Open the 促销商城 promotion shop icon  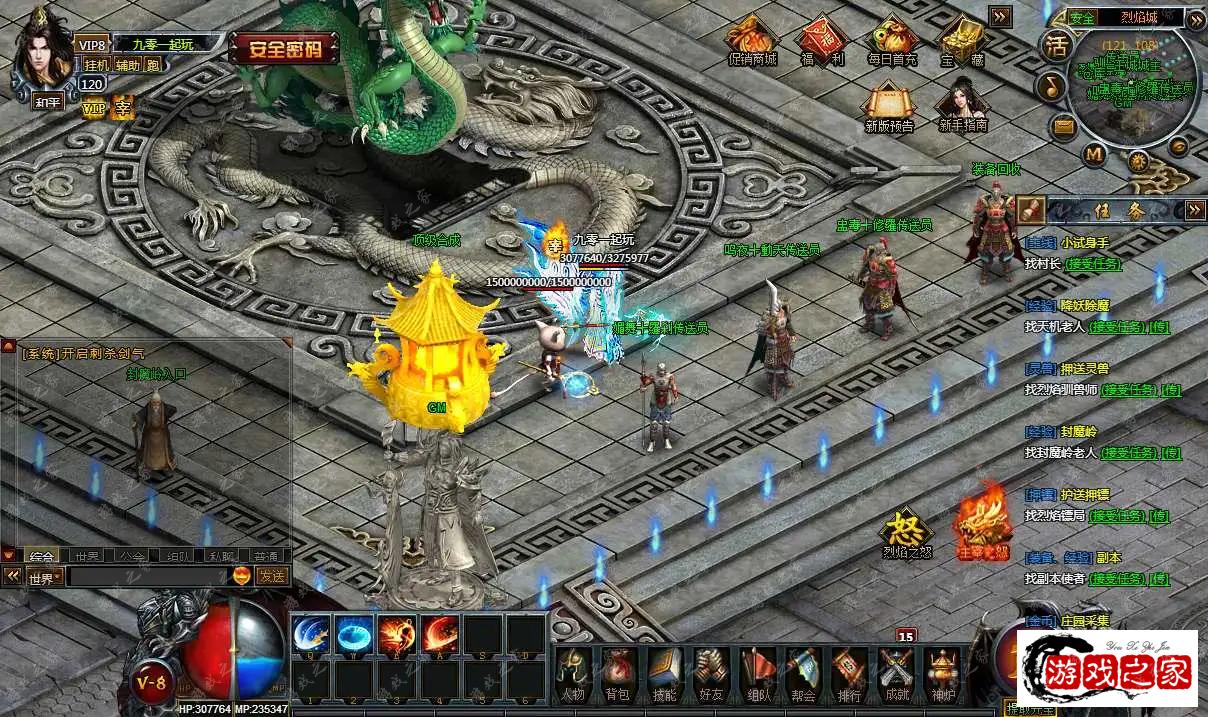(752, 41)
